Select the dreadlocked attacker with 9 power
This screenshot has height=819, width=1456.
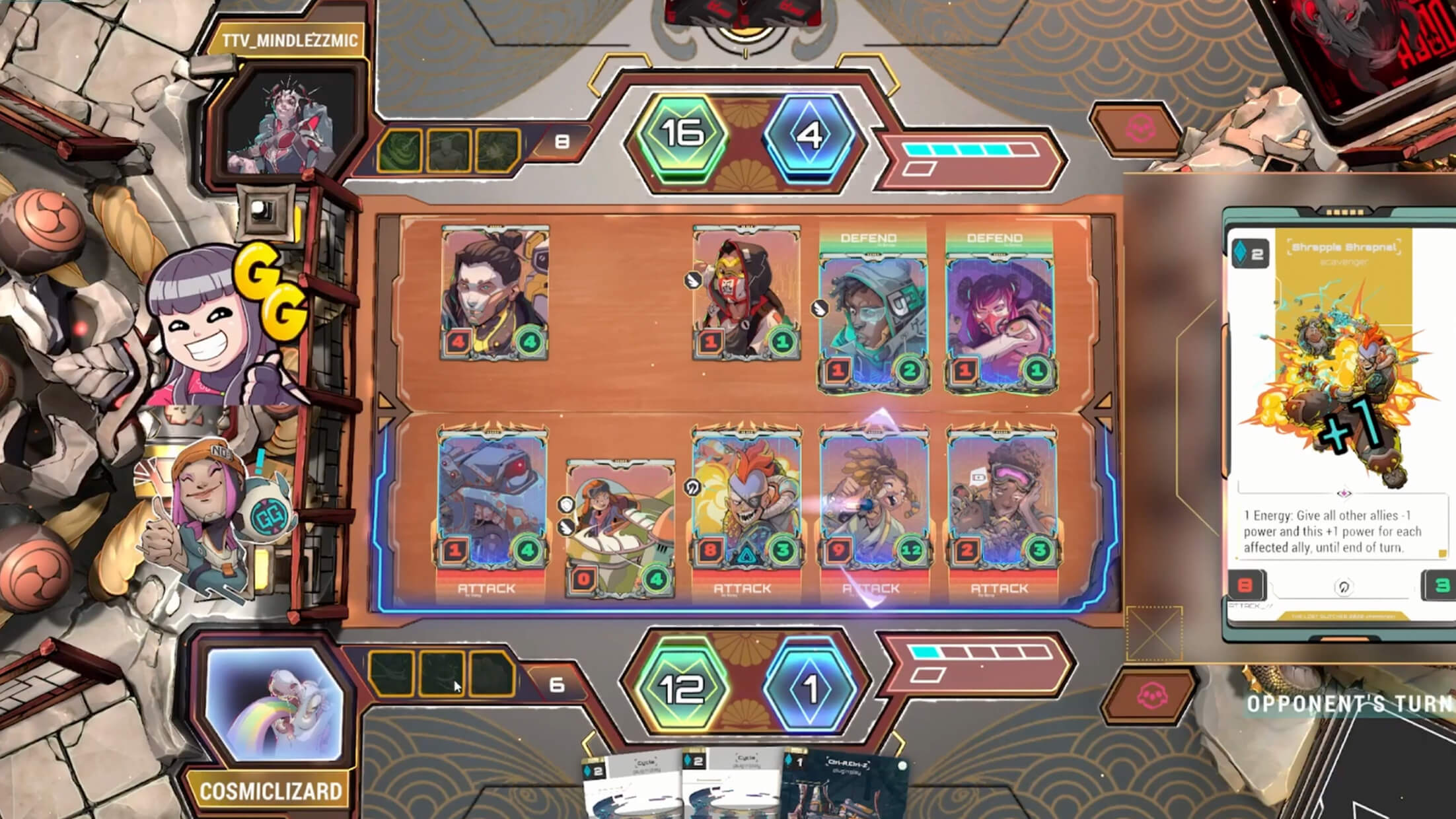[874, 502]
